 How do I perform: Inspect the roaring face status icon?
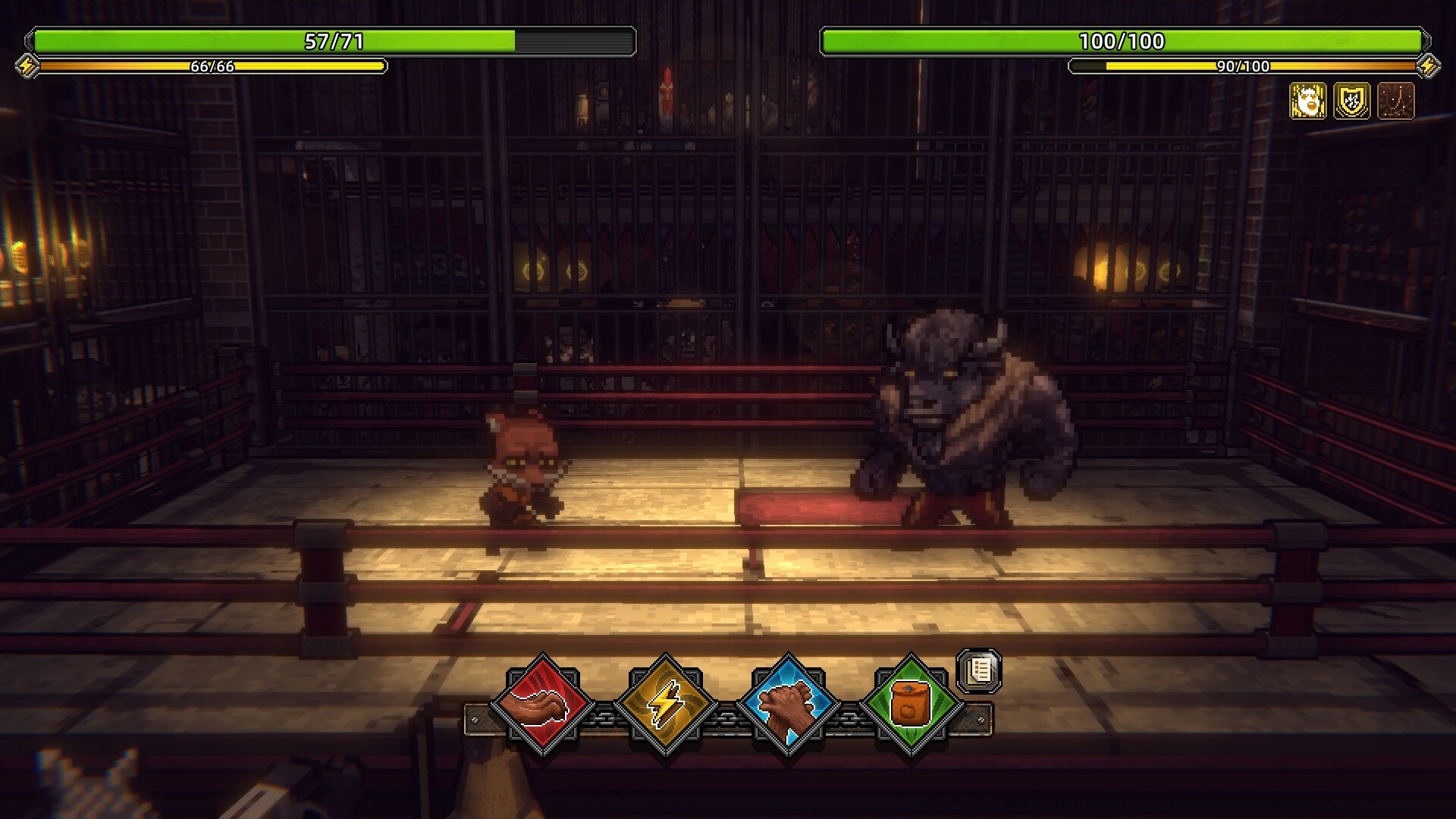[1308, 101]
